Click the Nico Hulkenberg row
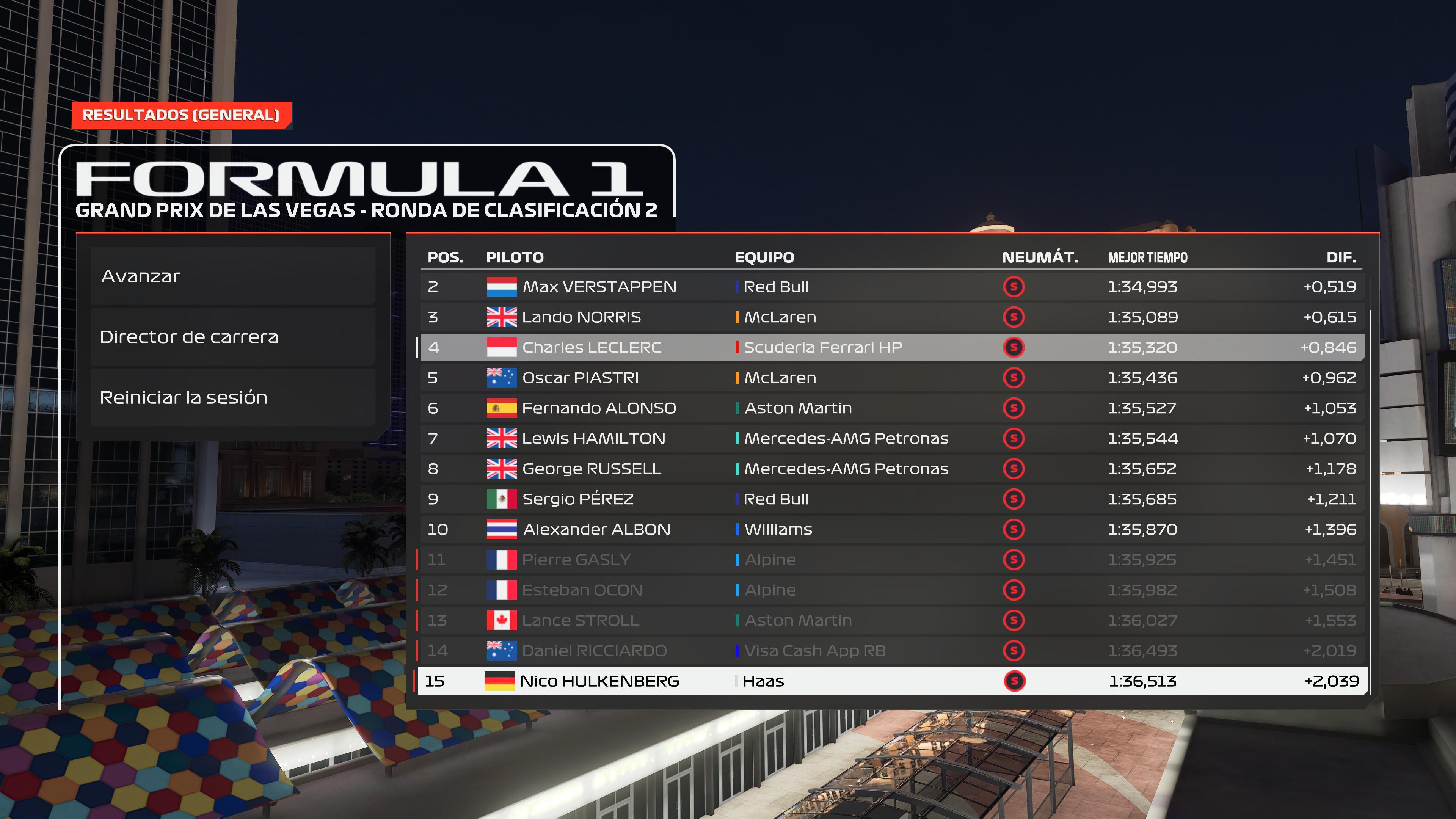 (892, 681)
